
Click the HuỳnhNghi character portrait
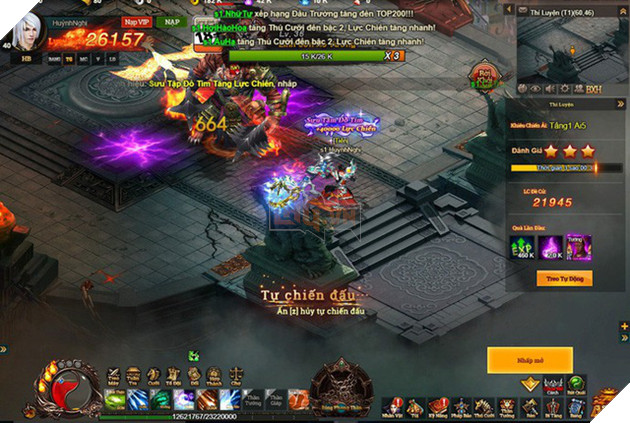tap(28, 30)
